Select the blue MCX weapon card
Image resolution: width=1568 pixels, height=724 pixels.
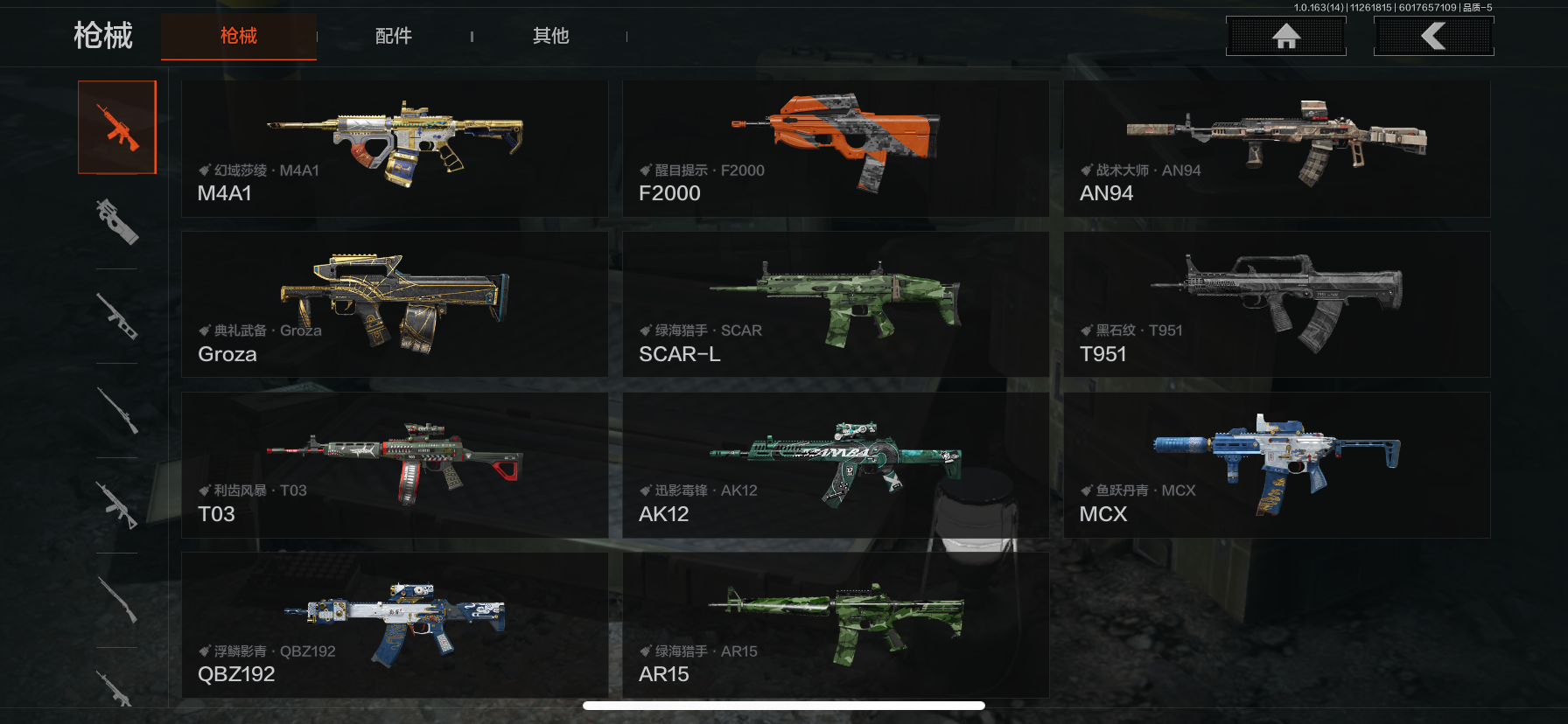click(1276, 464)
